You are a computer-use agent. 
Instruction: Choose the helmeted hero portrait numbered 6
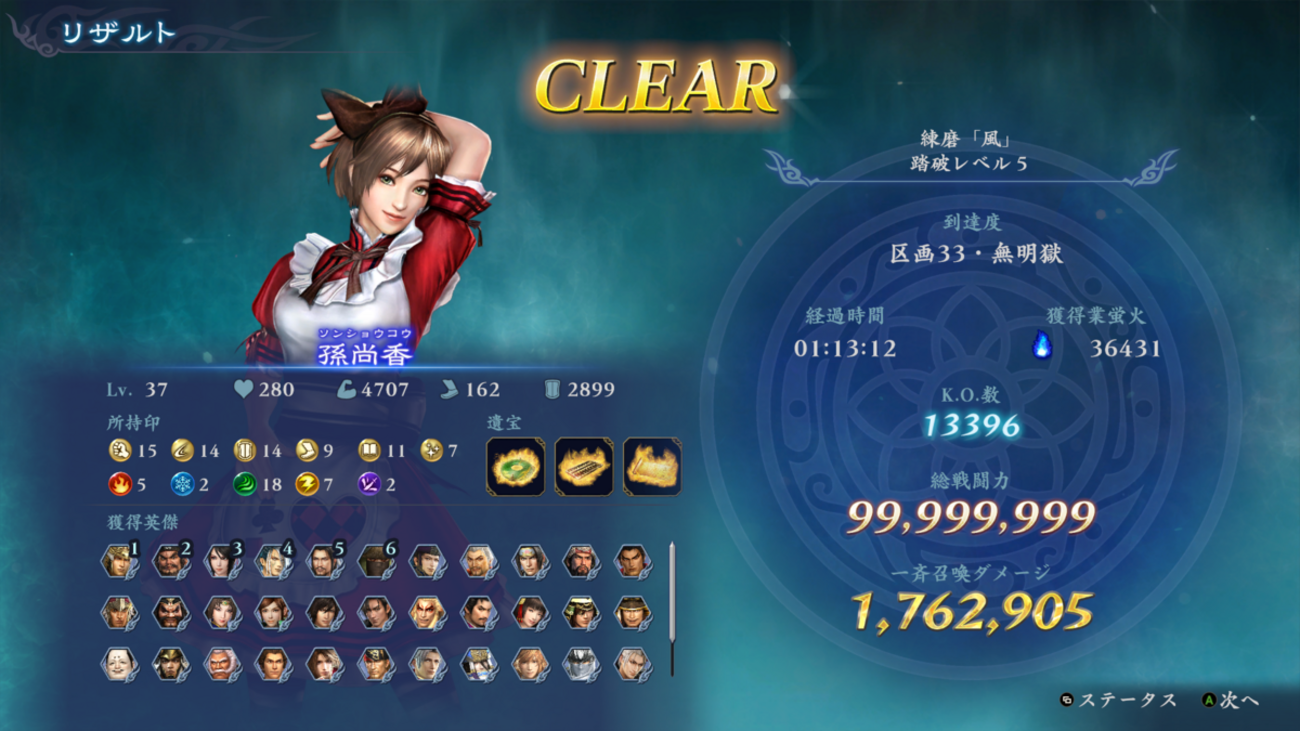(375, 561)
